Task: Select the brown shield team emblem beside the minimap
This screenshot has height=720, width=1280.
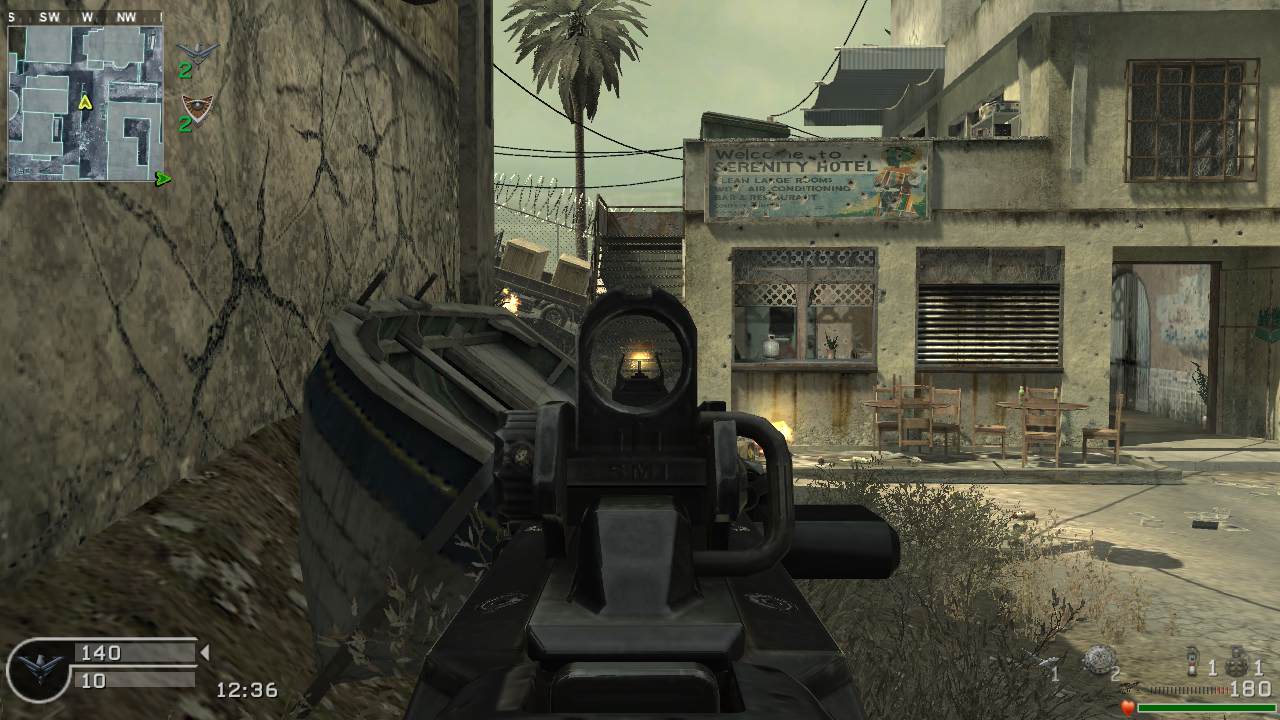Action: pos(196,105)
